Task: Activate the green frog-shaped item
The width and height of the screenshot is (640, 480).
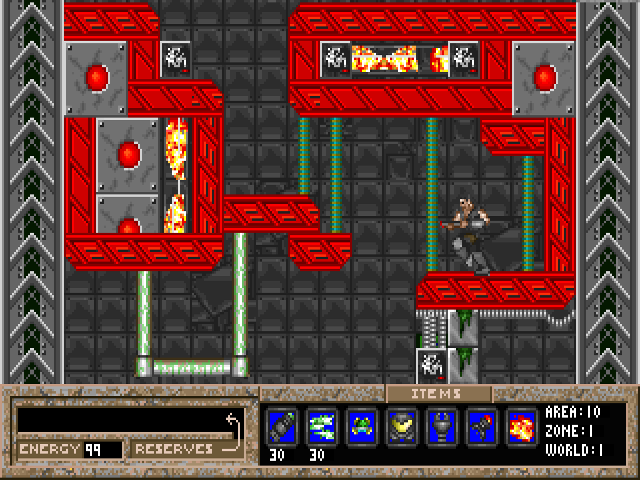Action: [362, 427]
